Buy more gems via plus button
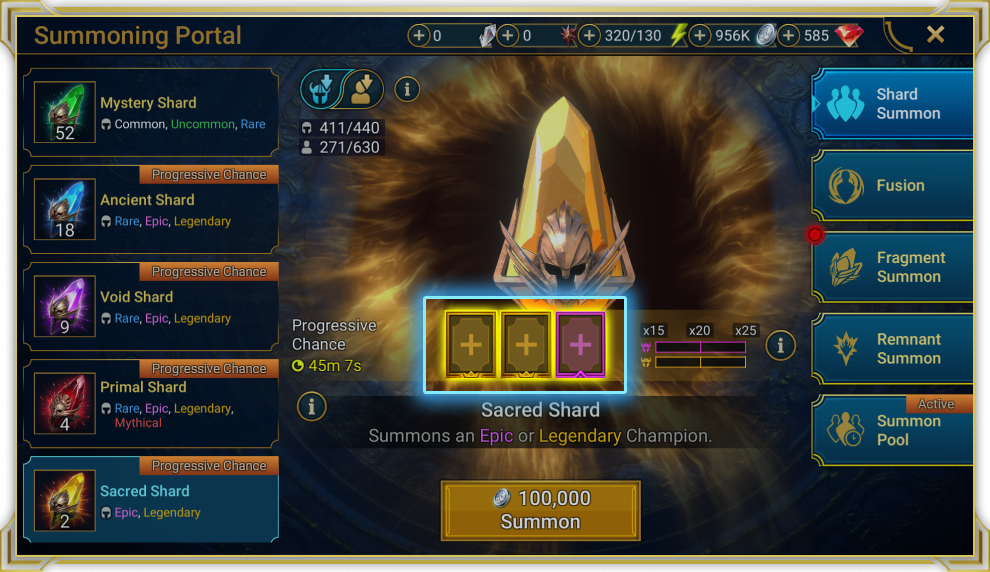 pyautogui.click(x=789, y=36)
